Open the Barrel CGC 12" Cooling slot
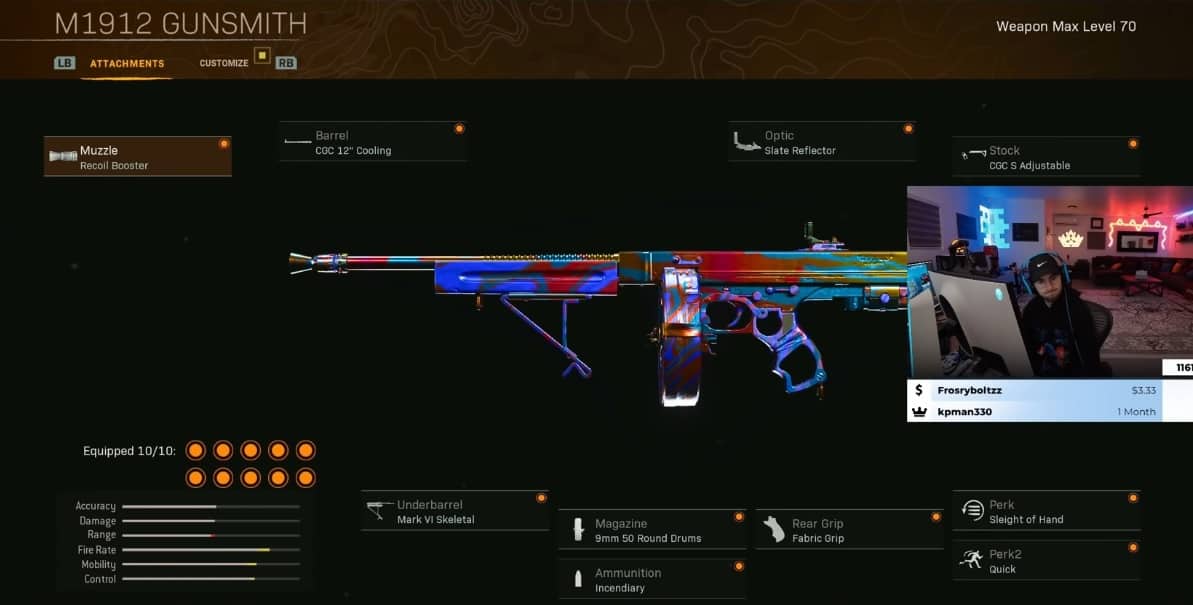This screenshot has width=1193, height=605. [x=372, y=142]
